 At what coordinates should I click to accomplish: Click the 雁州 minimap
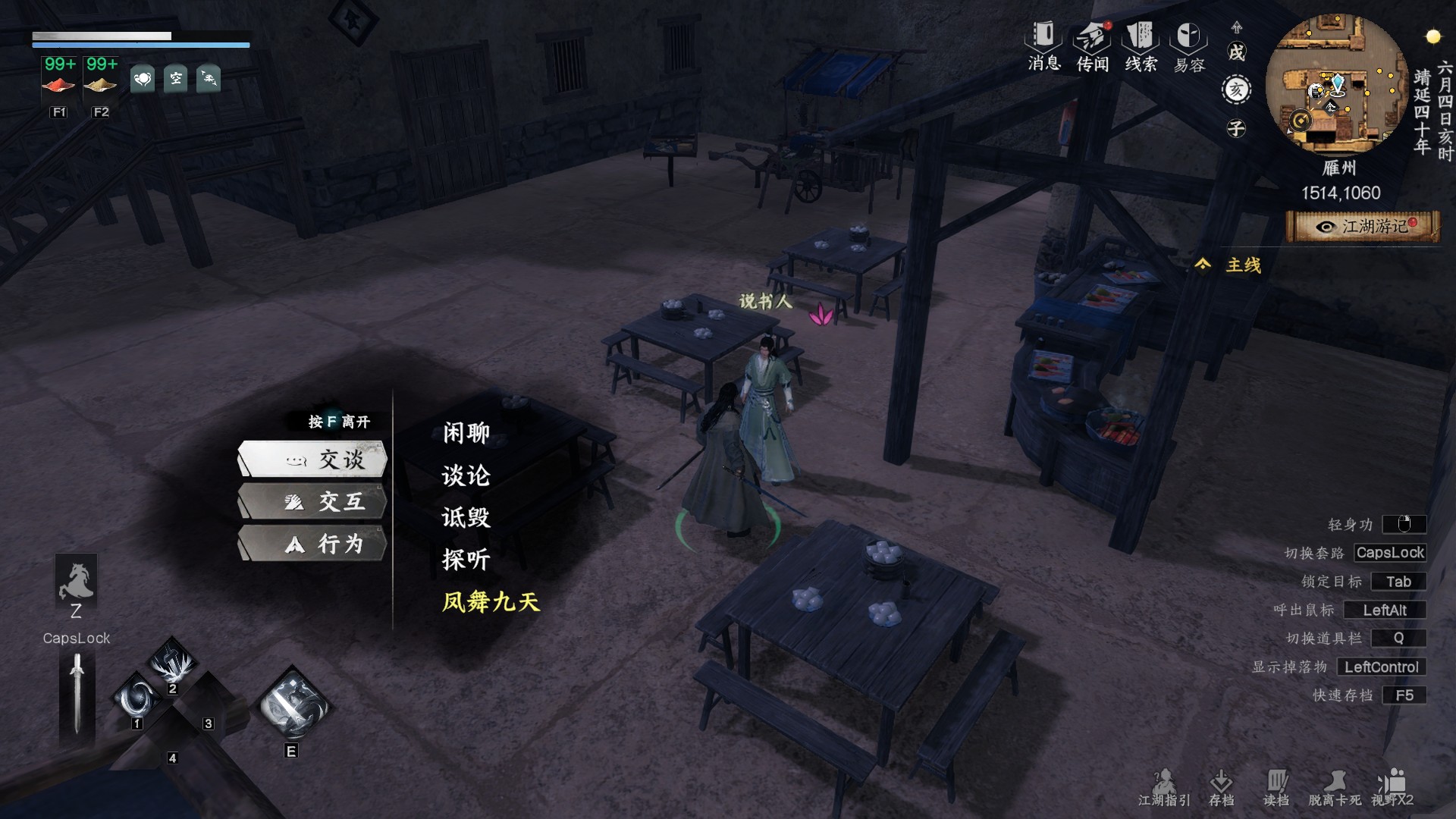(1338, 85)
